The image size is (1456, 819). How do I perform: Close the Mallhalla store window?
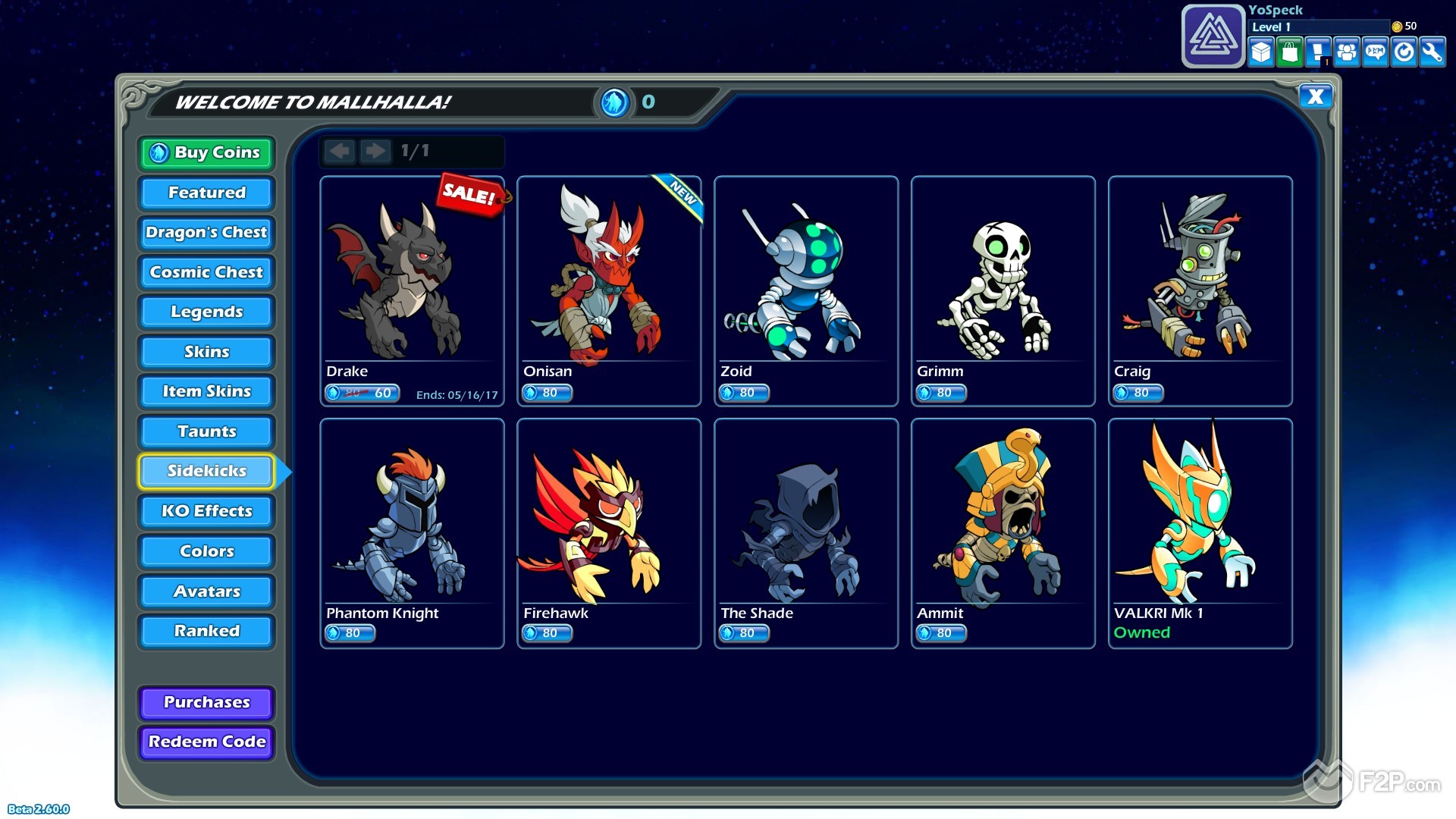pos(1316,96)
